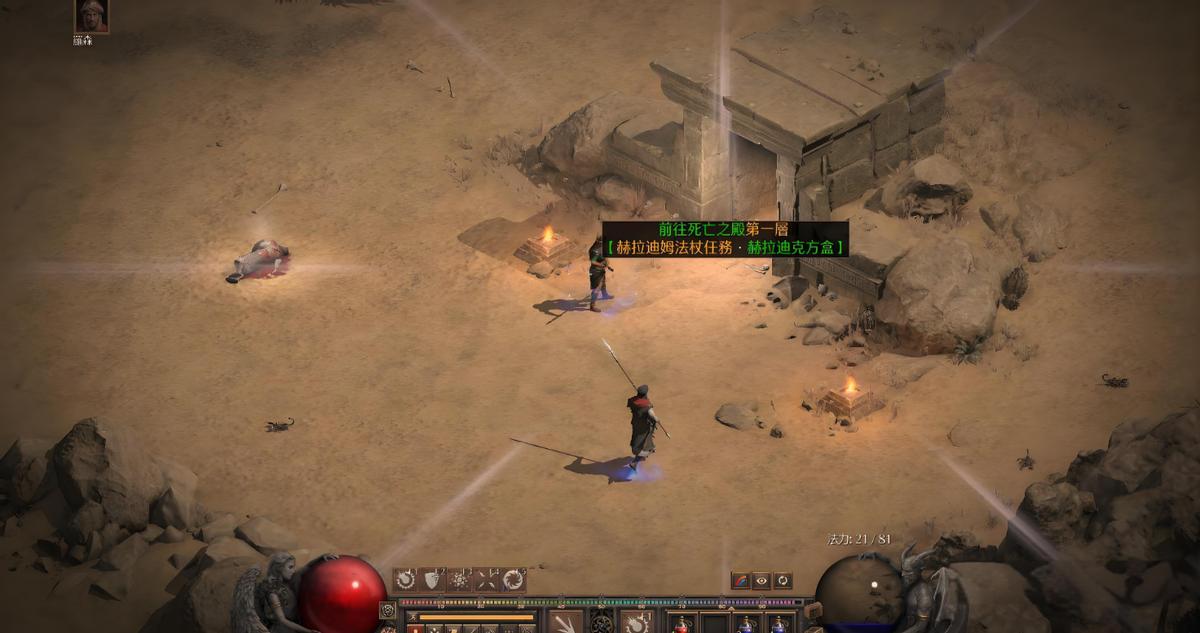Use the starburst skill in the hotbar
Image resolution: width=1200 pixels, height=633 pixels.
pyautogui.click(x=459, y=579)
